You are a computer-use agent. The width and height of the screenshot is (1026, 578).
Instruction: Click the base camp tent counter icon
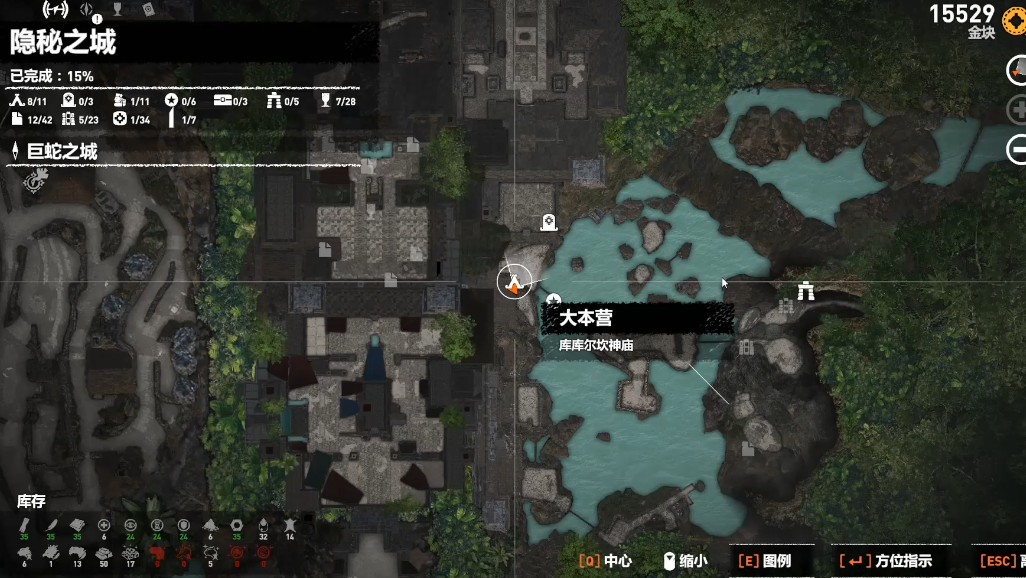tap(16, 101)
